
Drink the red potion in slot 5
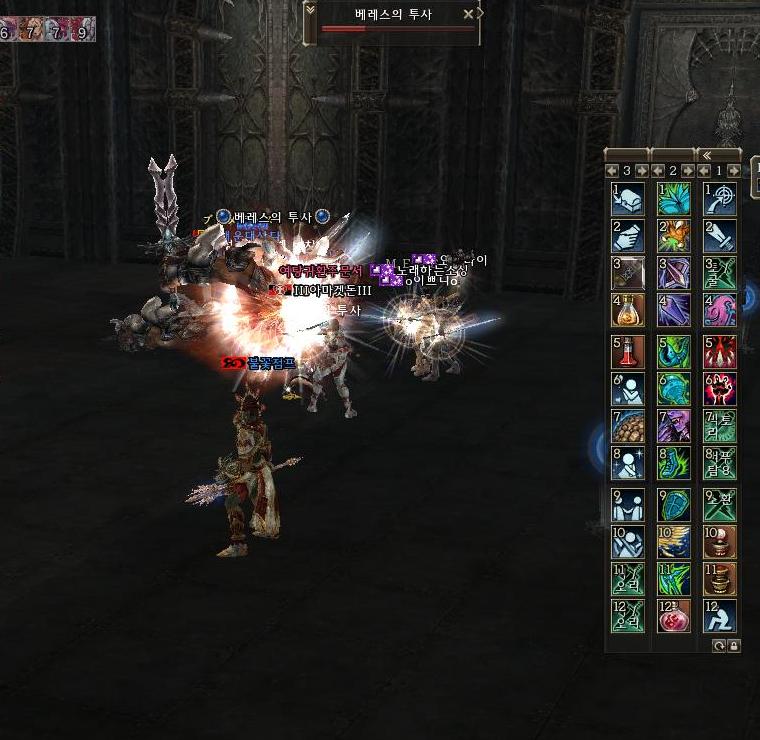[x=628, y=351]
